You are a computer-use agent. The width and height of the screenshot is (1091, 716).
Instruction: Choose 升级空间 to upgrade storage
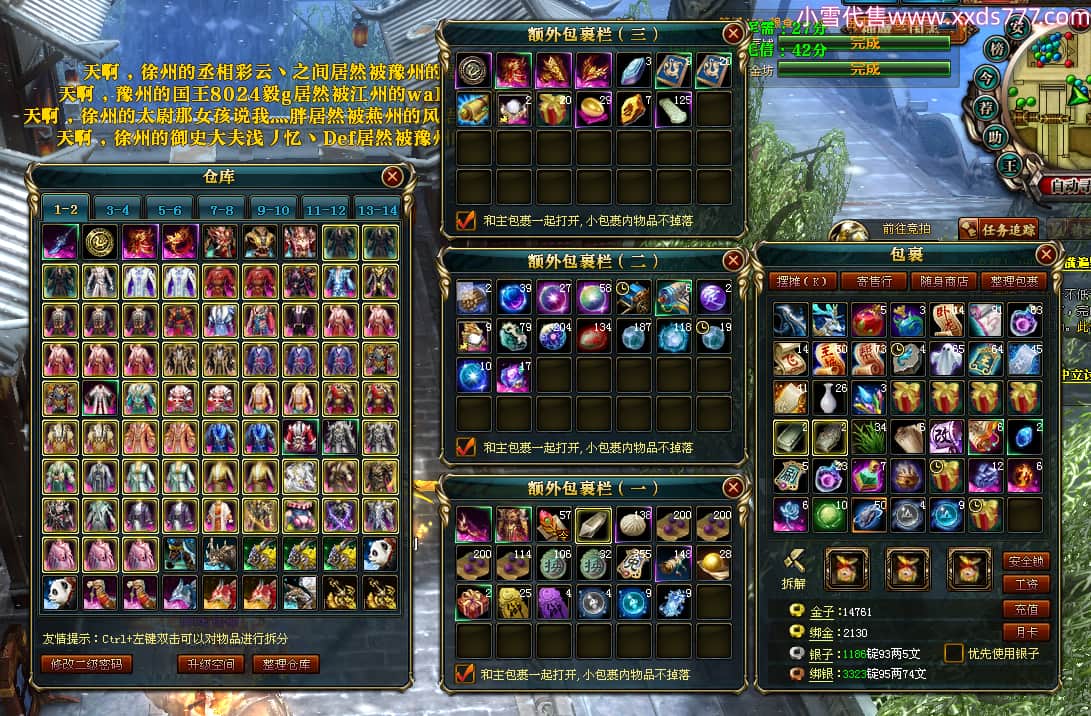(210, 664)
